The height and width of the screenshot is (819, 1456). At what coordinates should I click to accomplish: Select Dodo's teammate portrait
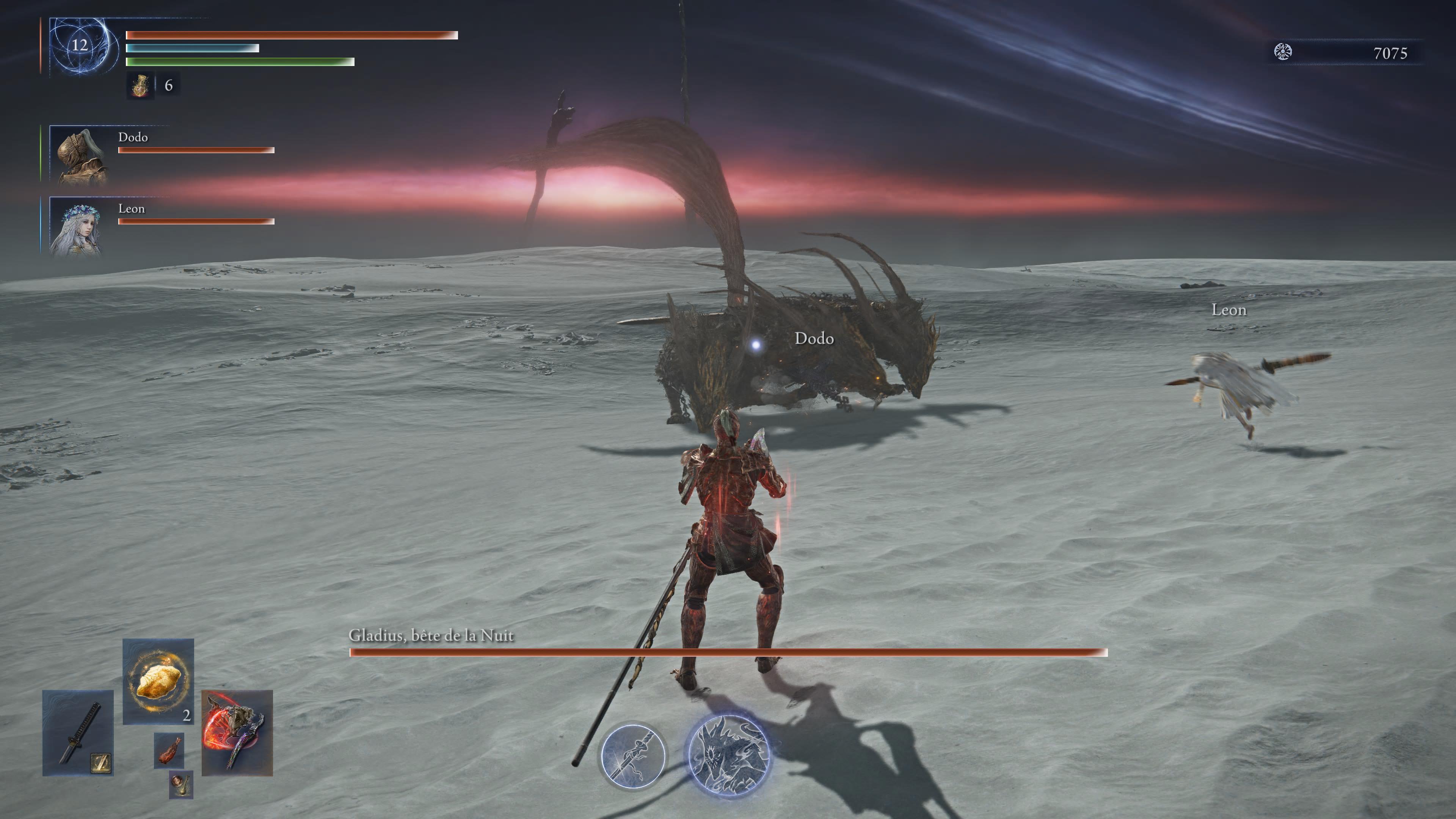(x=79, y=155)
